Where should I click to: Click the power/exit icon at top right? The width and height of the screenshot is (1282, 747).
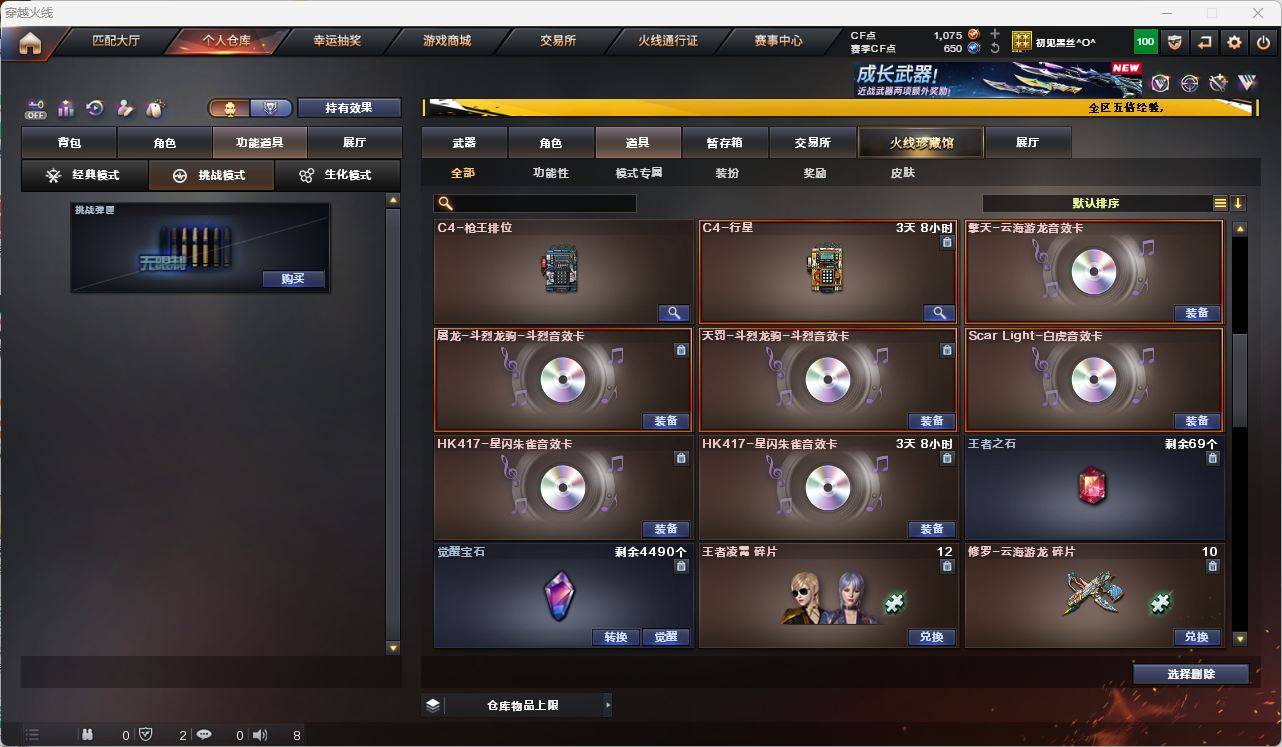[x=1262, y=41]
